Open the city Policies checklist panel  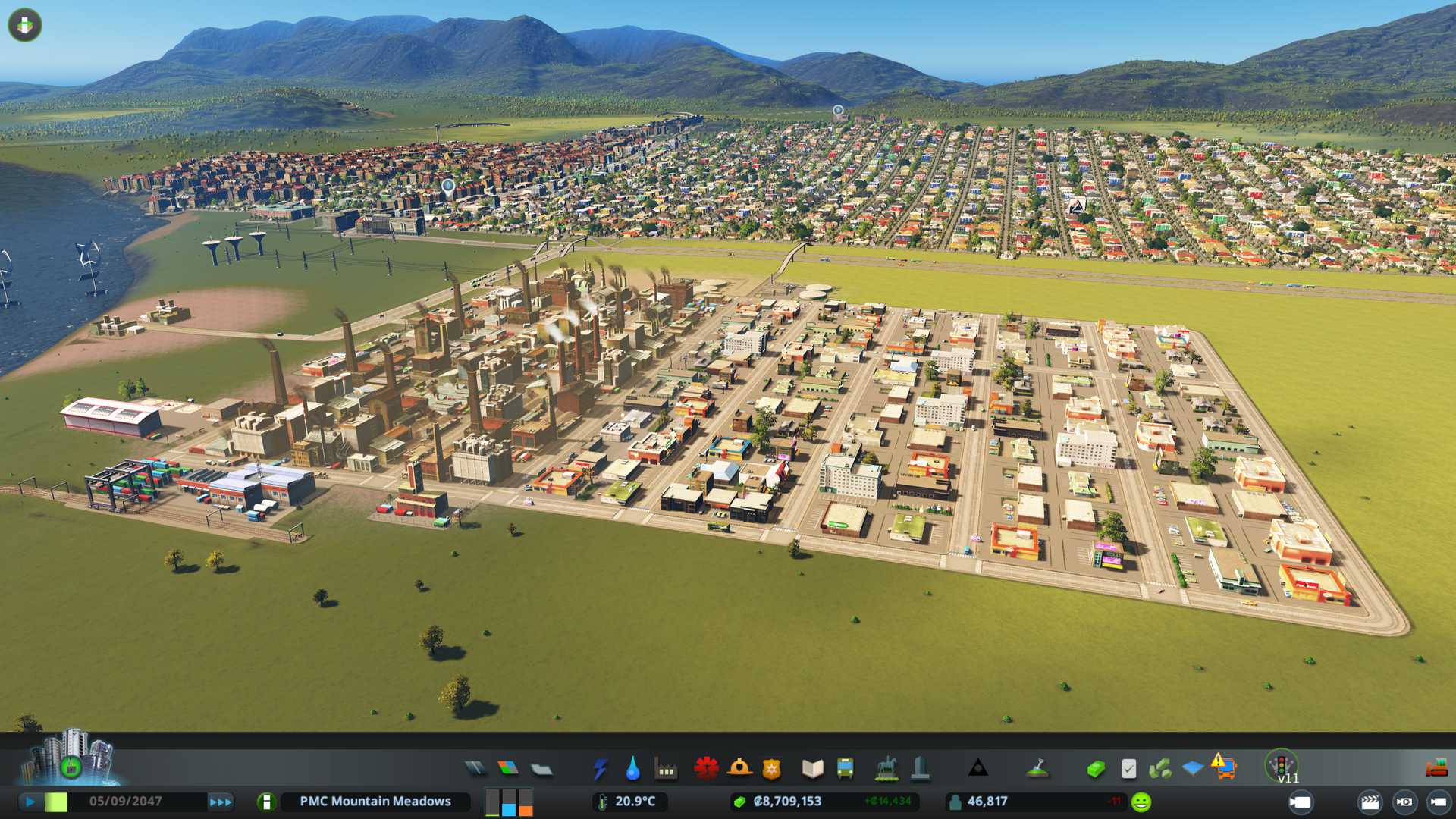point(1128,769)
